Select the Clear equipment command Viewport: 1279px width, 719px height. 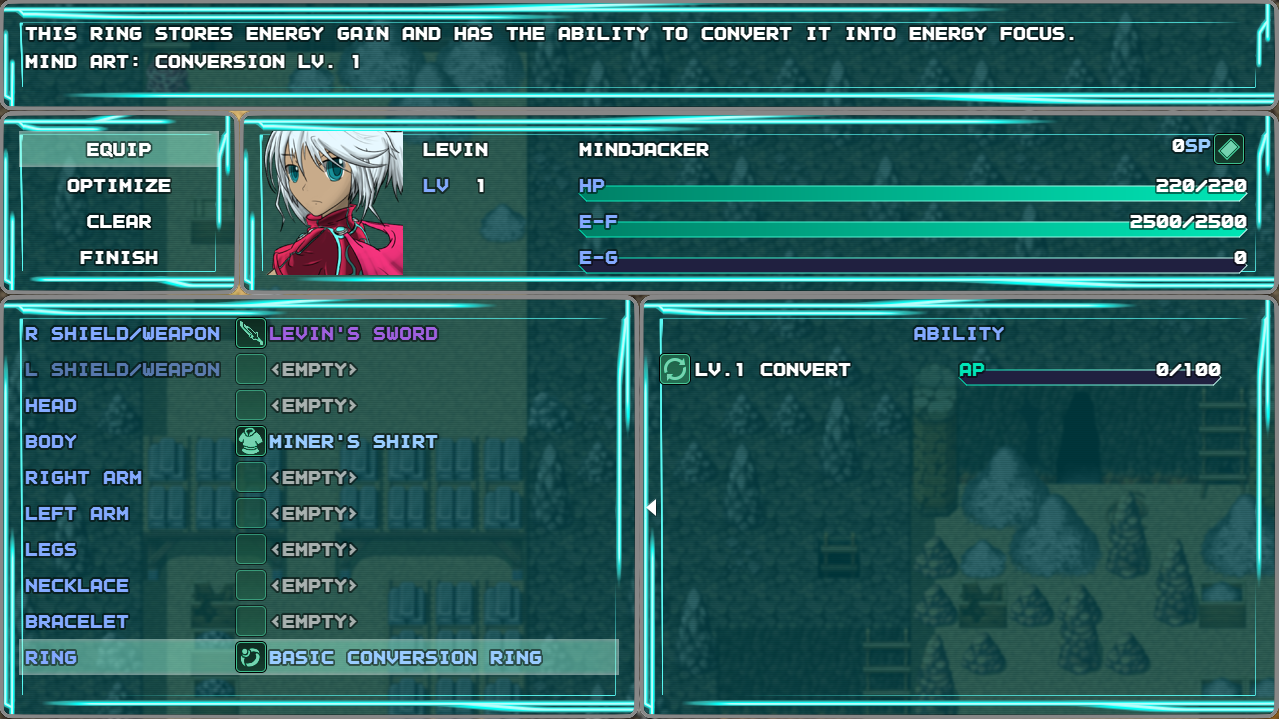tap(119, 222)
